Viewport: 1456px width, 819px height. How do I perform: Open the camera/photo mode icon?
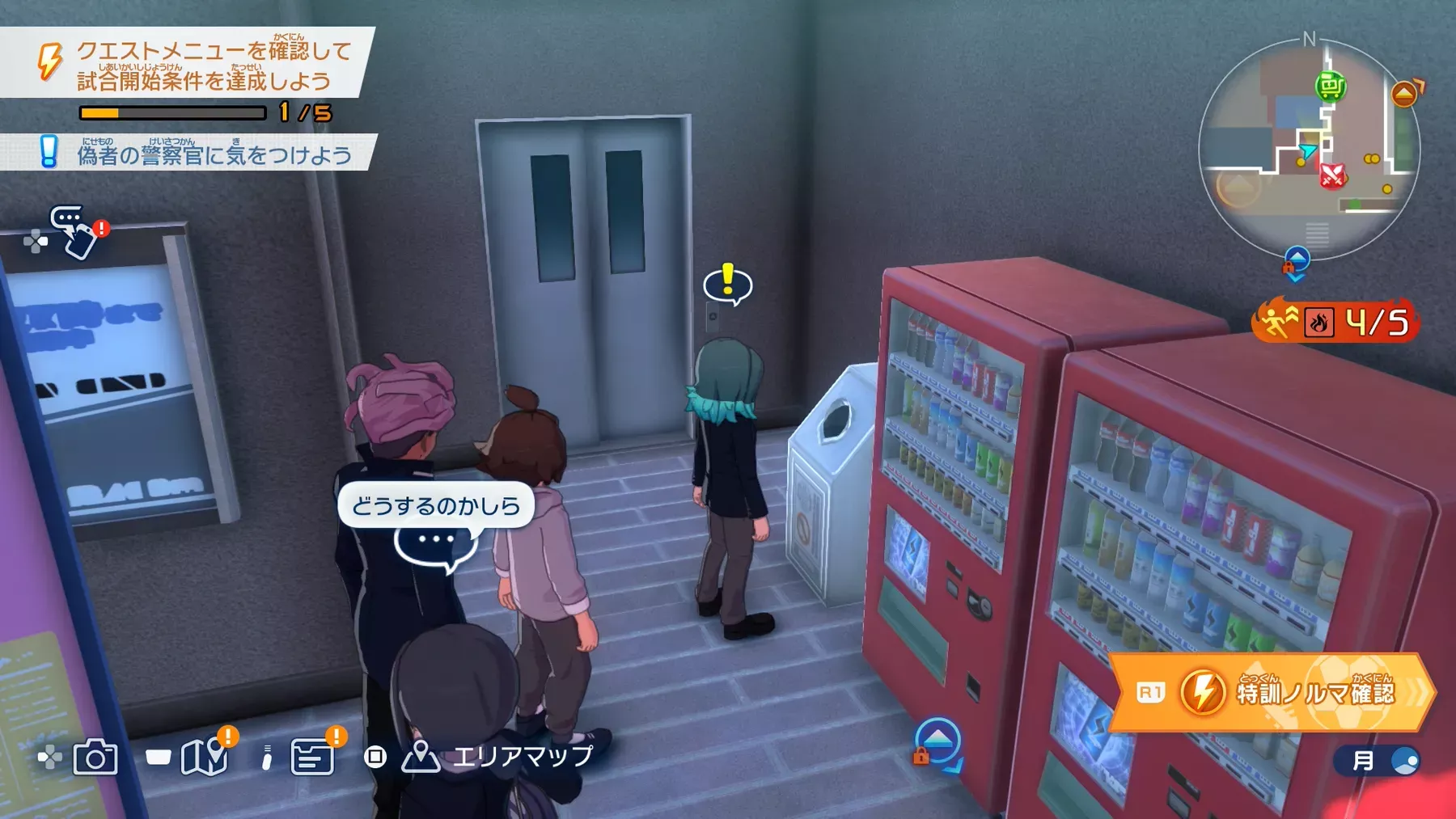coord(95,758)
